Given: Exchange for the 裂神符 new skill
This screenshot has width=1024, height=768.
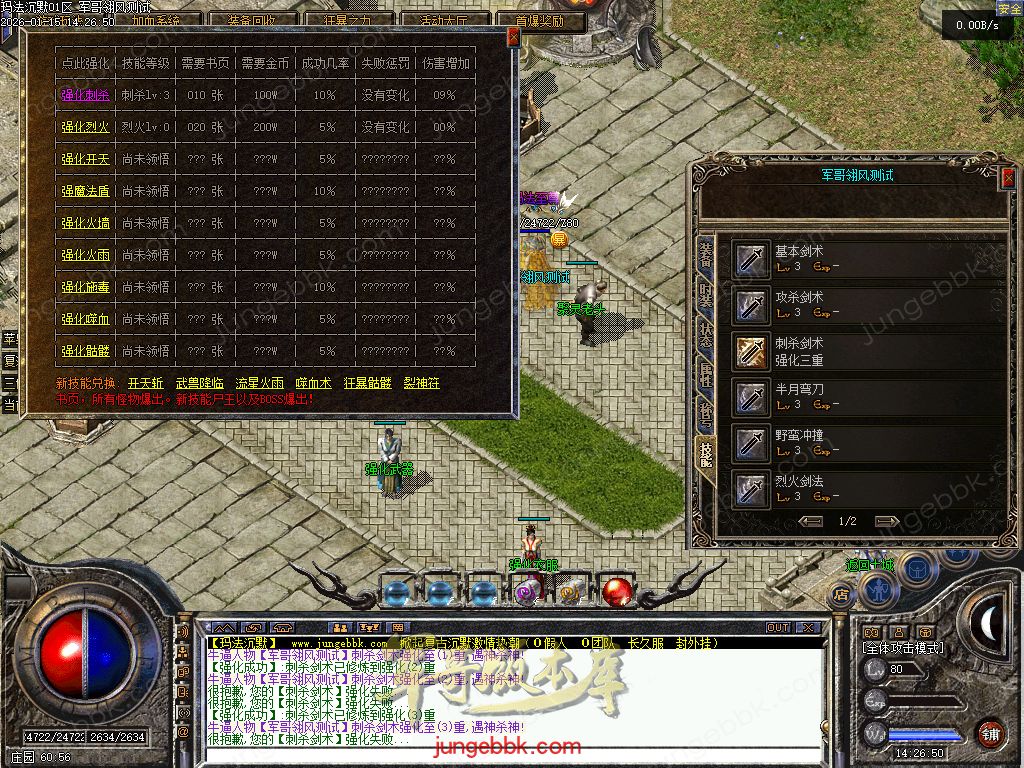Looking at the screenshot, I should click(422, 383).
